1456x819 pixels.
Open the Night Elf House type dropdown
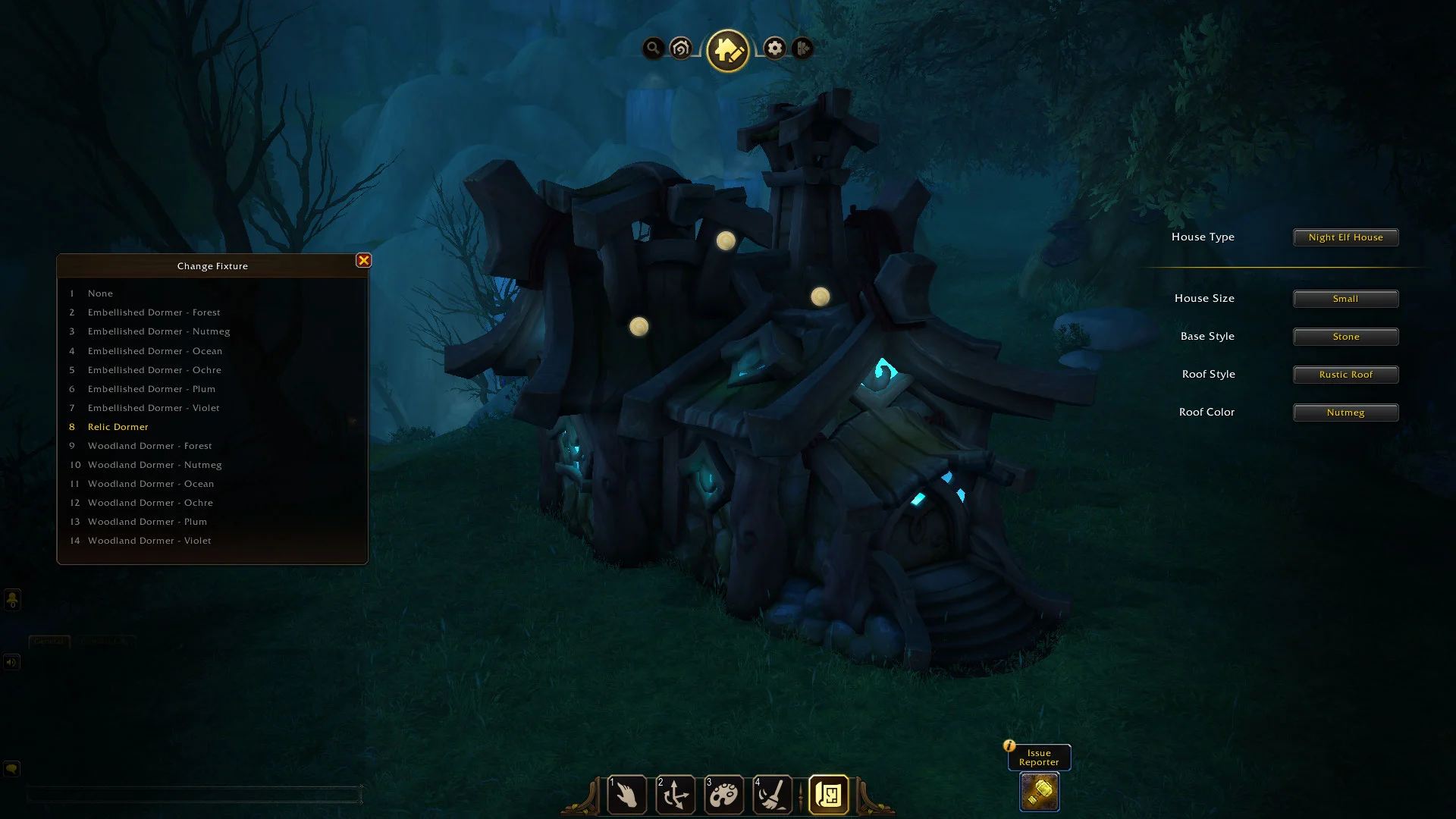click(1345, 237)
